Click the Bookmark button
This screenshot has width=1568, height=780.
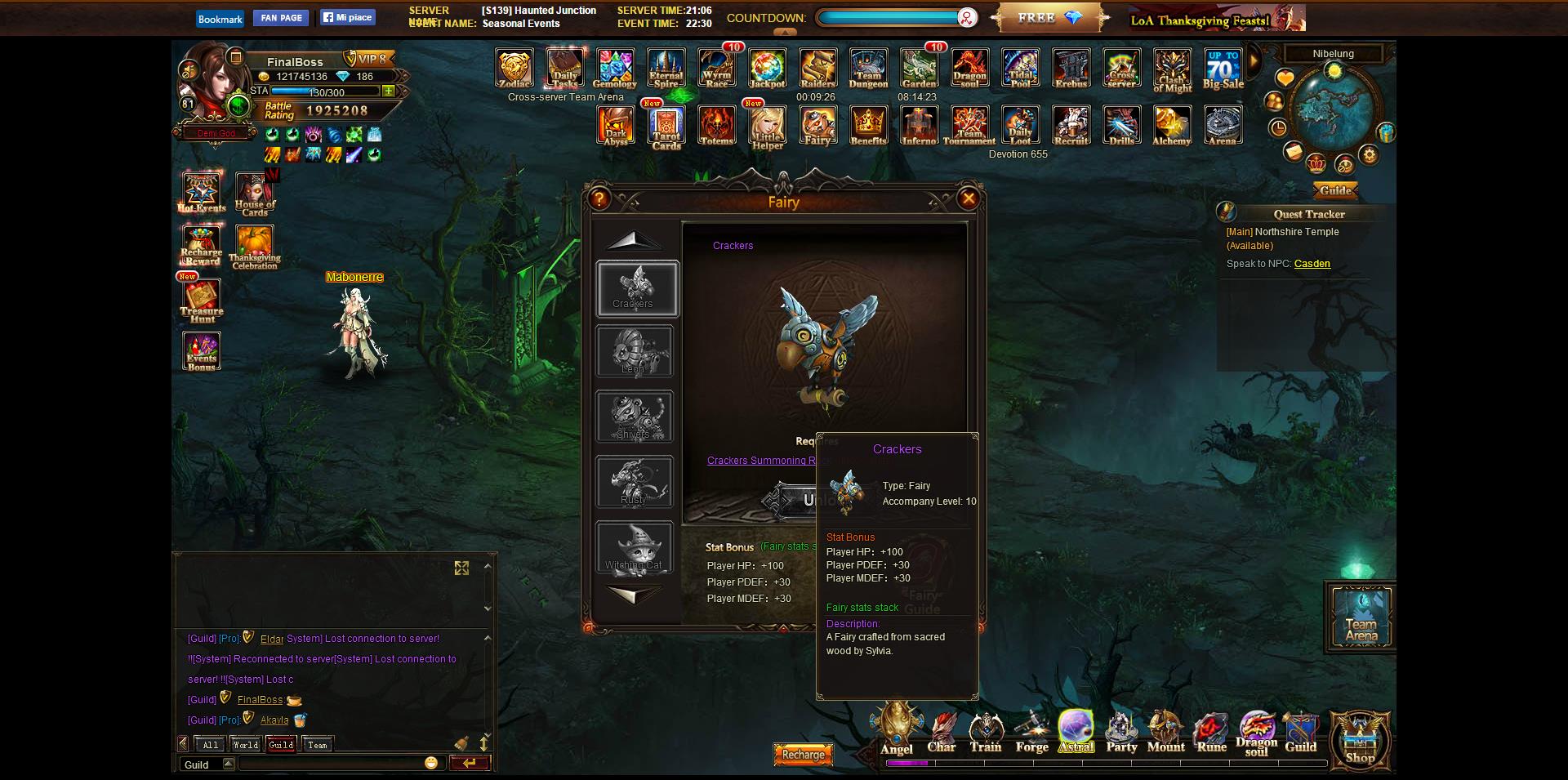pyautogui.click(x=220, y=19)
